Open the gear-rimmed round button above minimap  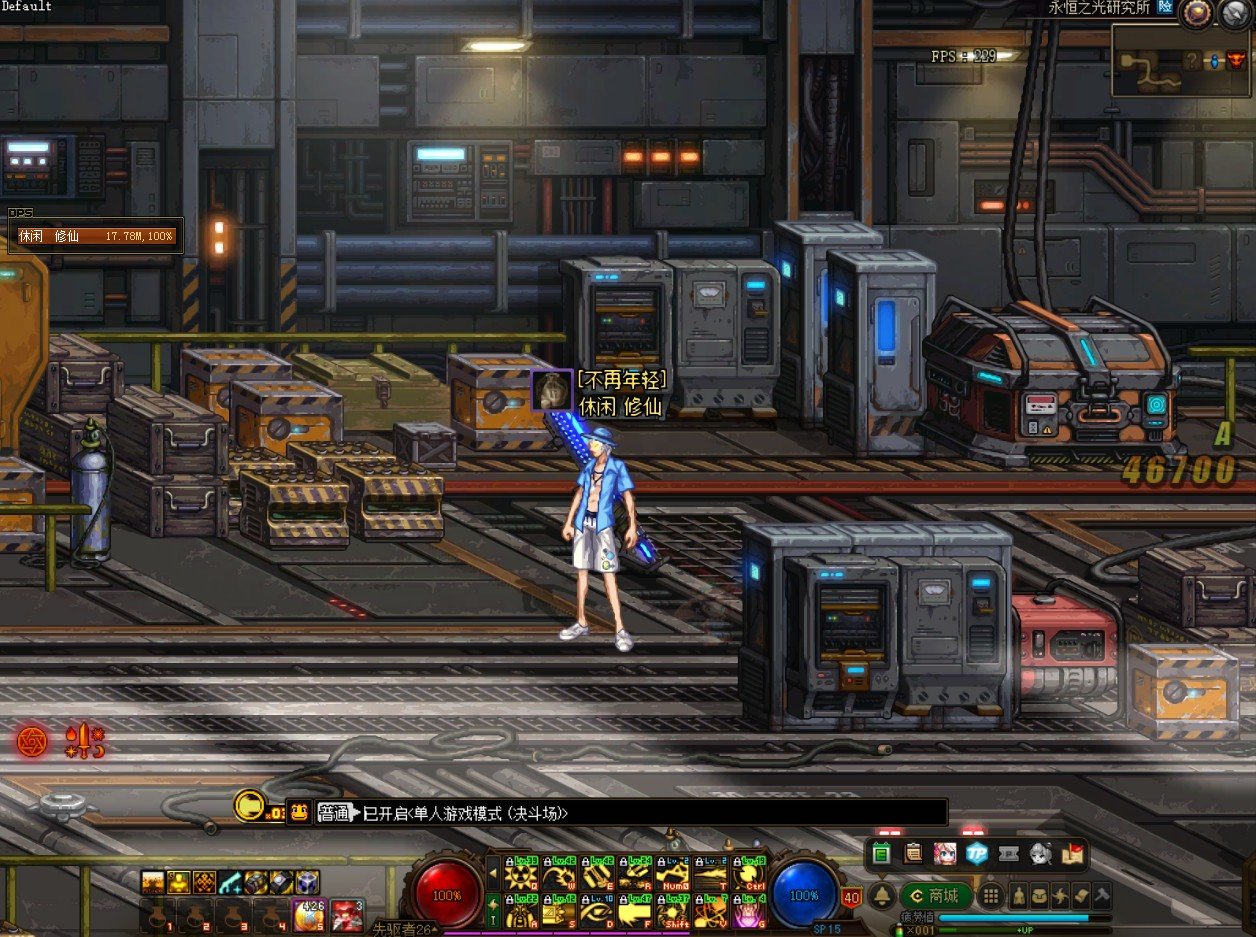[1194, 13]
